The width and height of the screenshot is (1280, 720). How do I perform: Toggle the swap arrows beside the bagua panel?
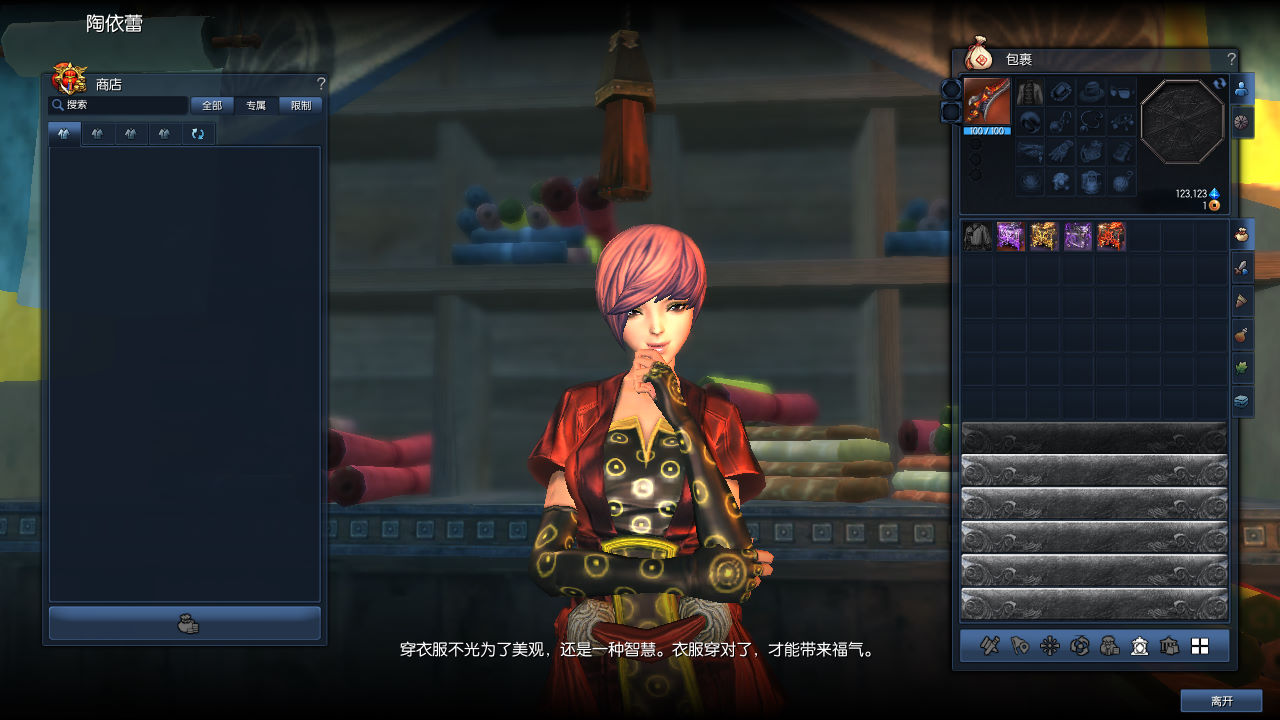pyautogui.click(x=1219, y=83)
